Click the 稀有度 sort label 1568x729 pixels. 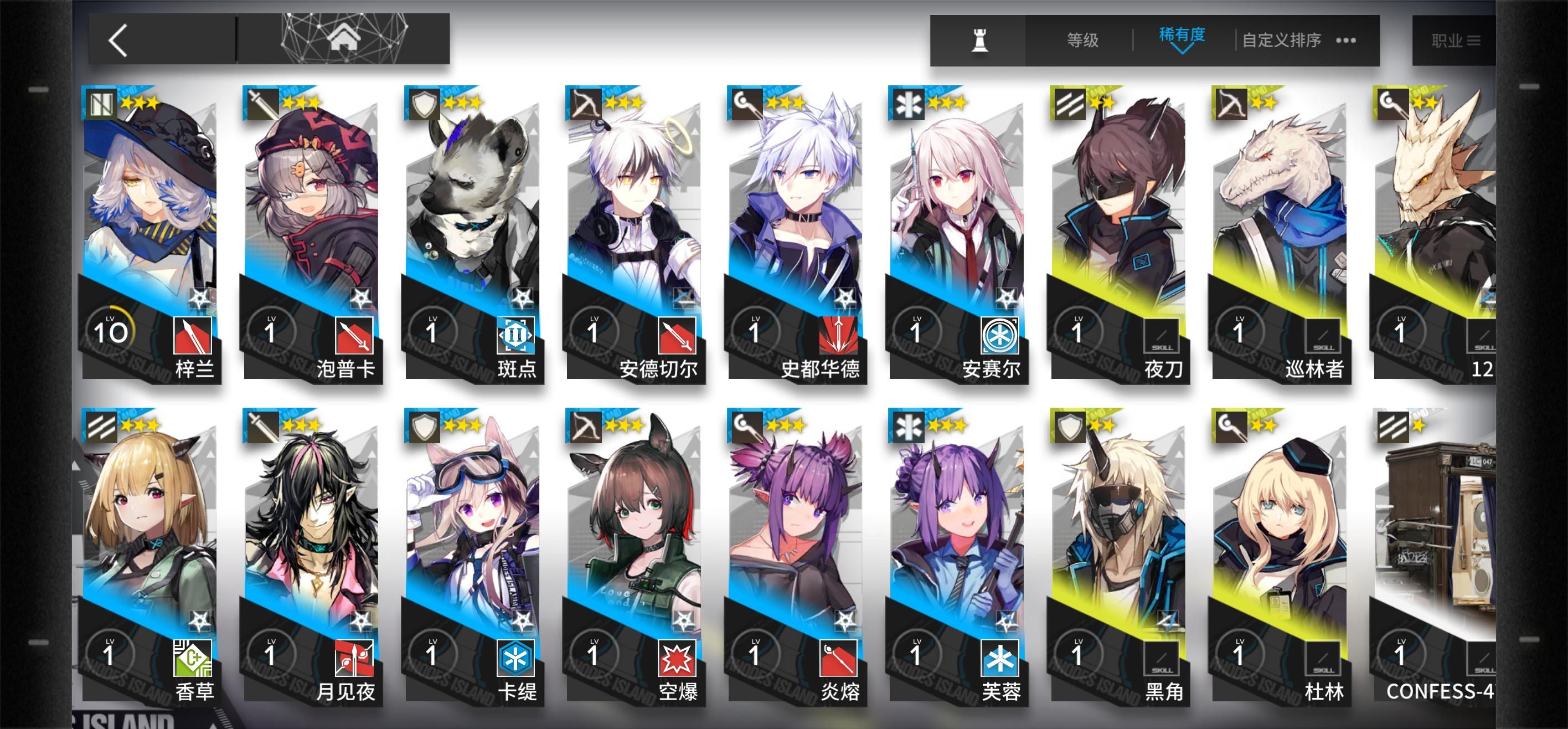click(1181, 37)
